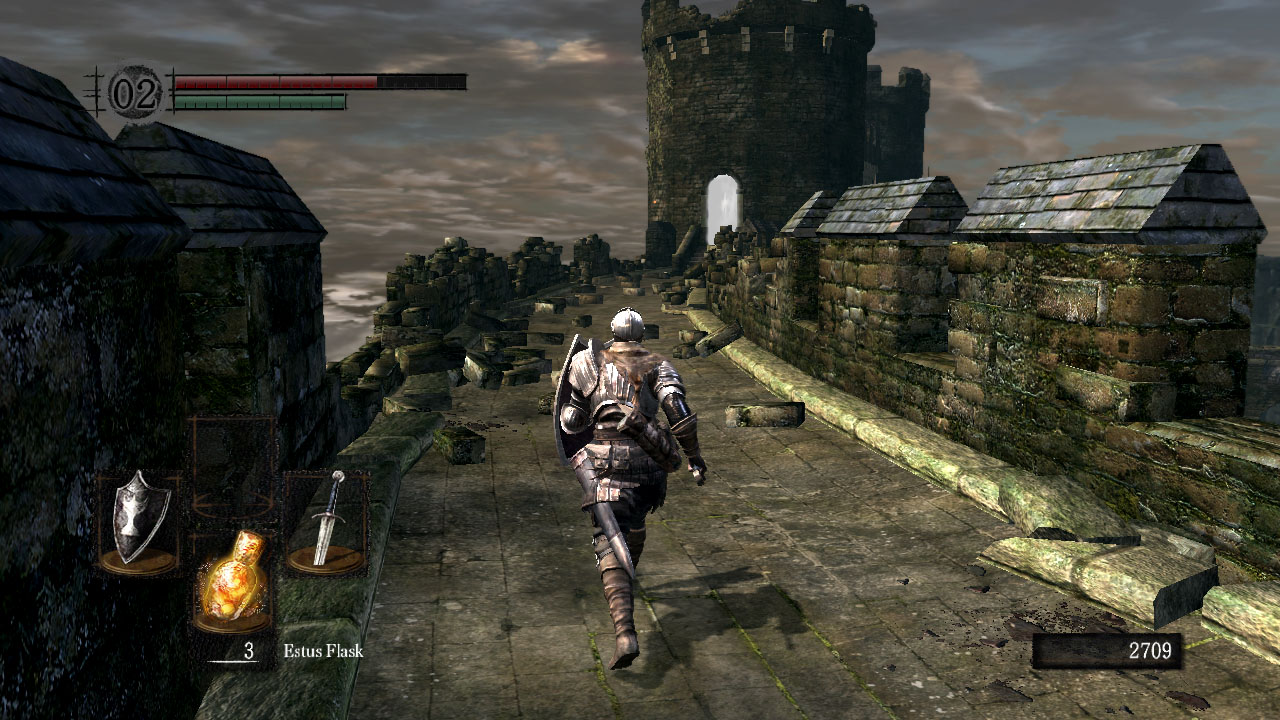
Task: Use the Estus Flask item slot
Action: pos(233,581)
